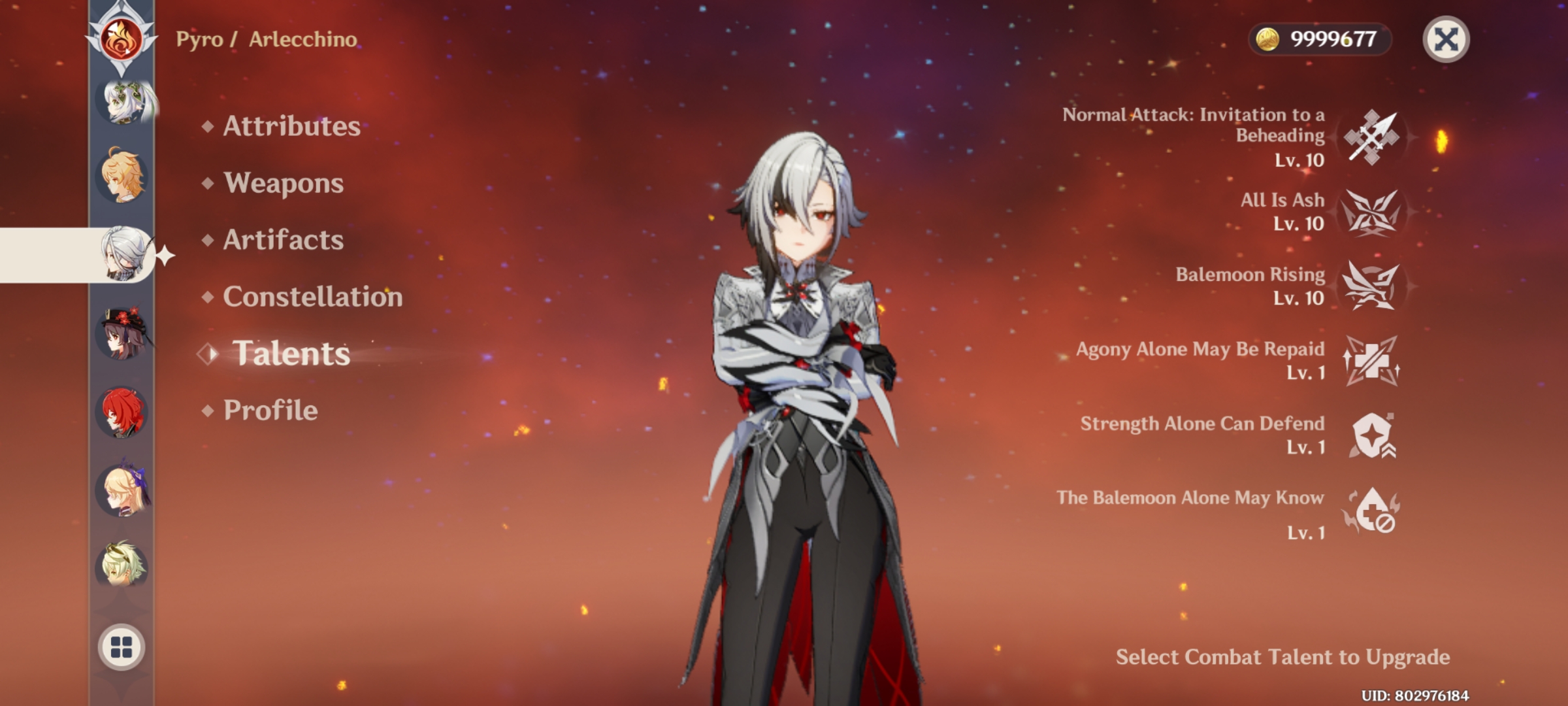Open the Artifacts section

tap(281, 241)
